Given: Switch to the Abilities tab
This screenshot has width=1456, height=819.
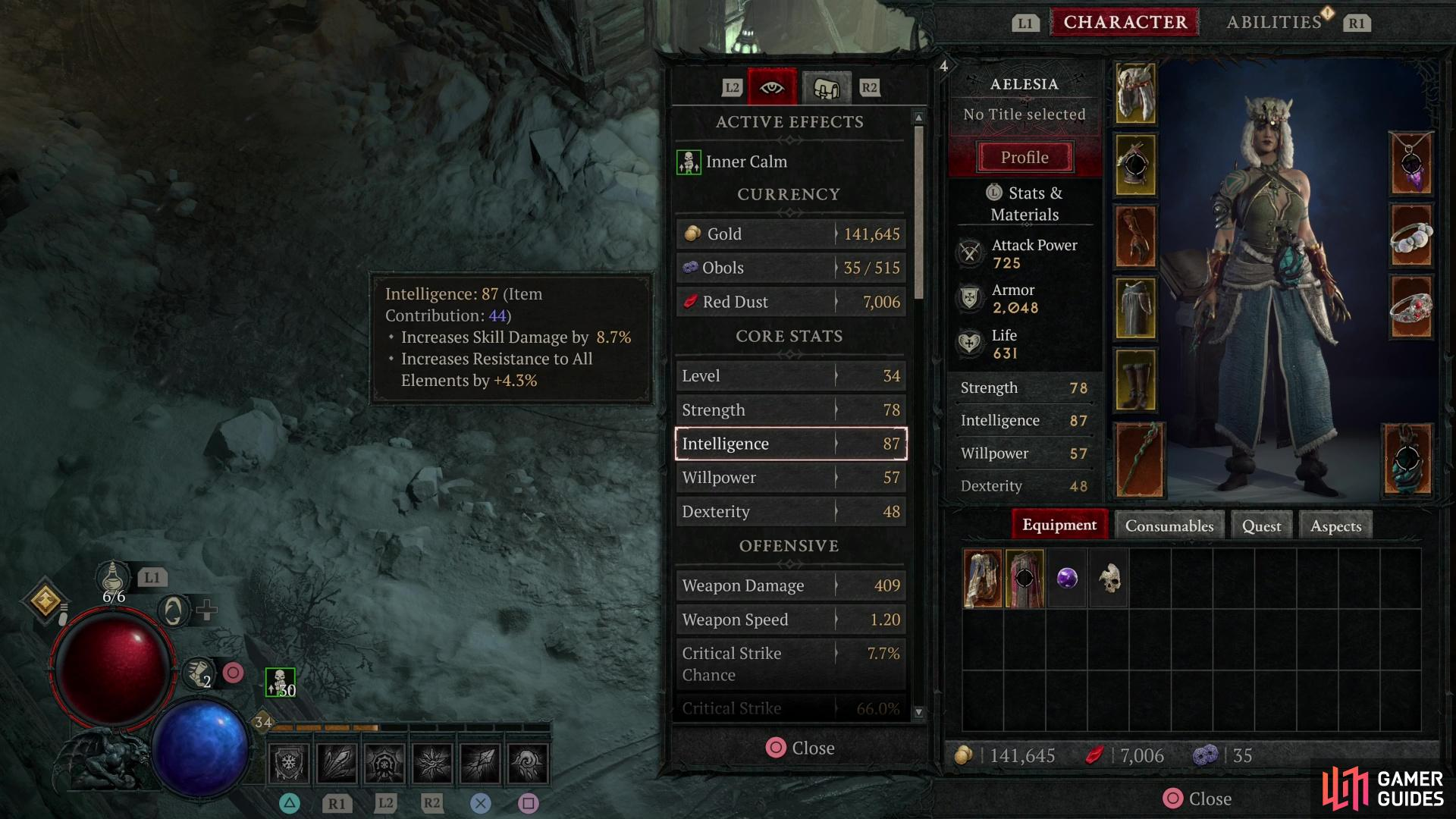Looking at the screenshot, I should (x=1274, y=23).
